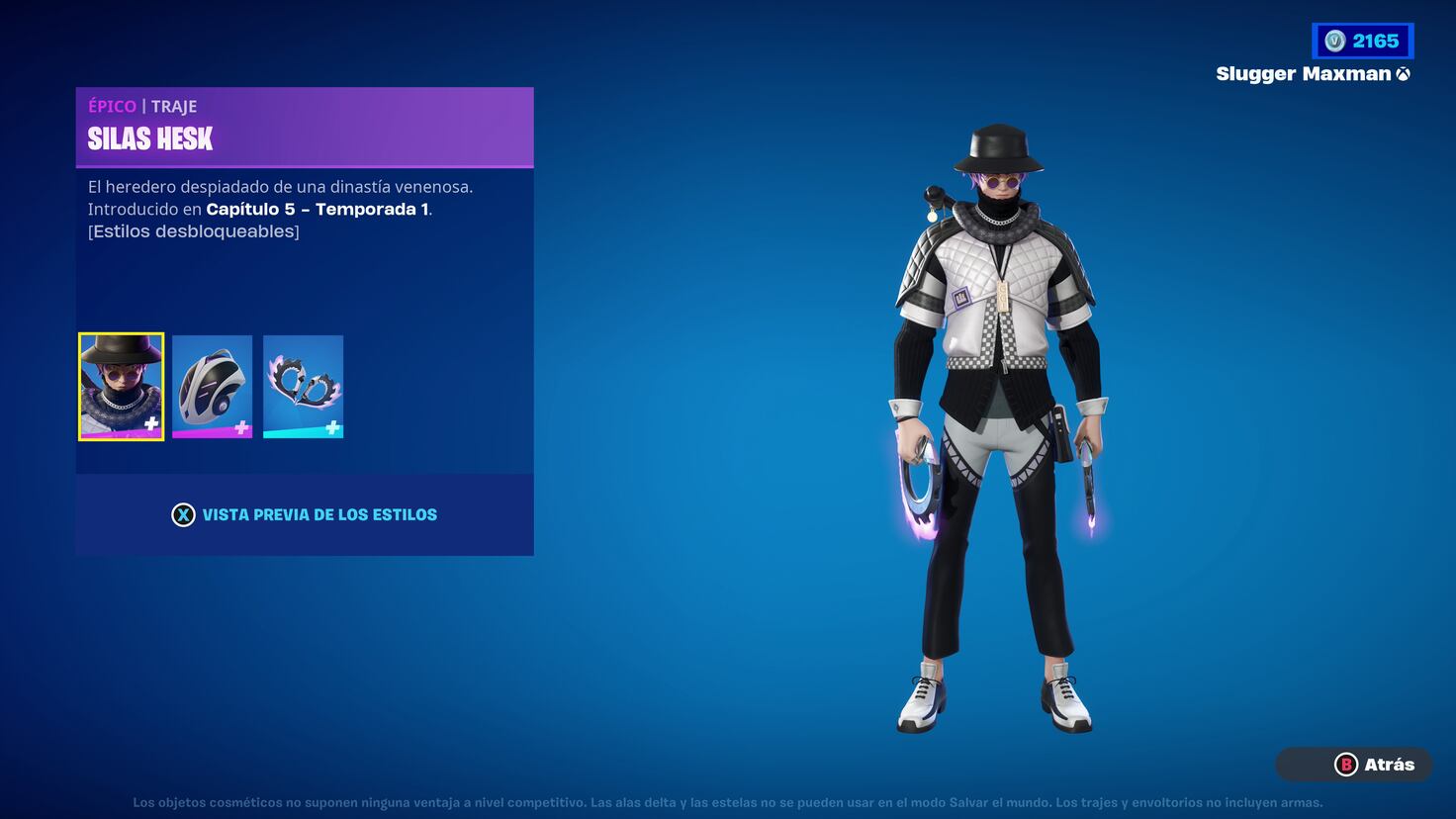
Task: Click the plus badge on the pickaxe thumbnail
Action: [332, 427]
